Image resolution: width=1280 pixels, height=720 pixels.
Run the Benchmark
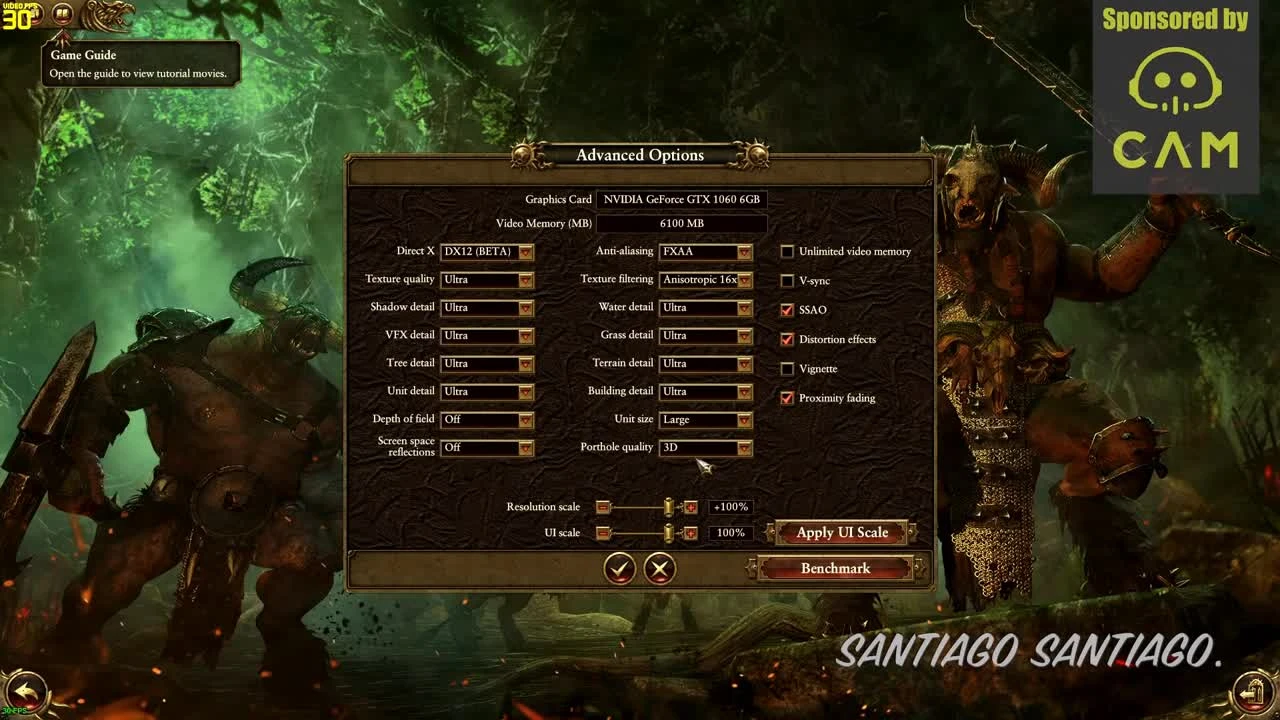(838, 567)
